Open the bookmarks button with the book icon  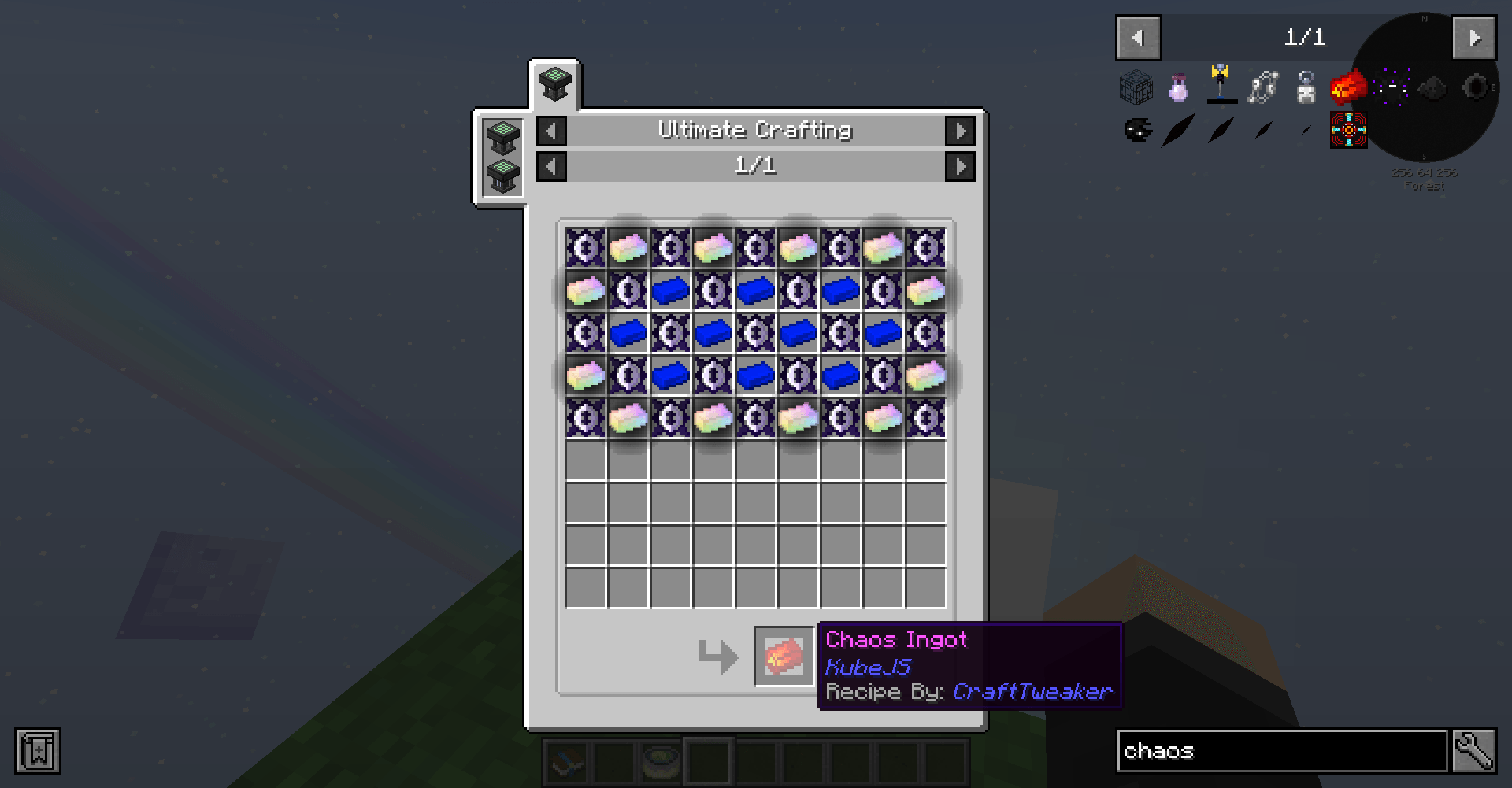point(38,751)
